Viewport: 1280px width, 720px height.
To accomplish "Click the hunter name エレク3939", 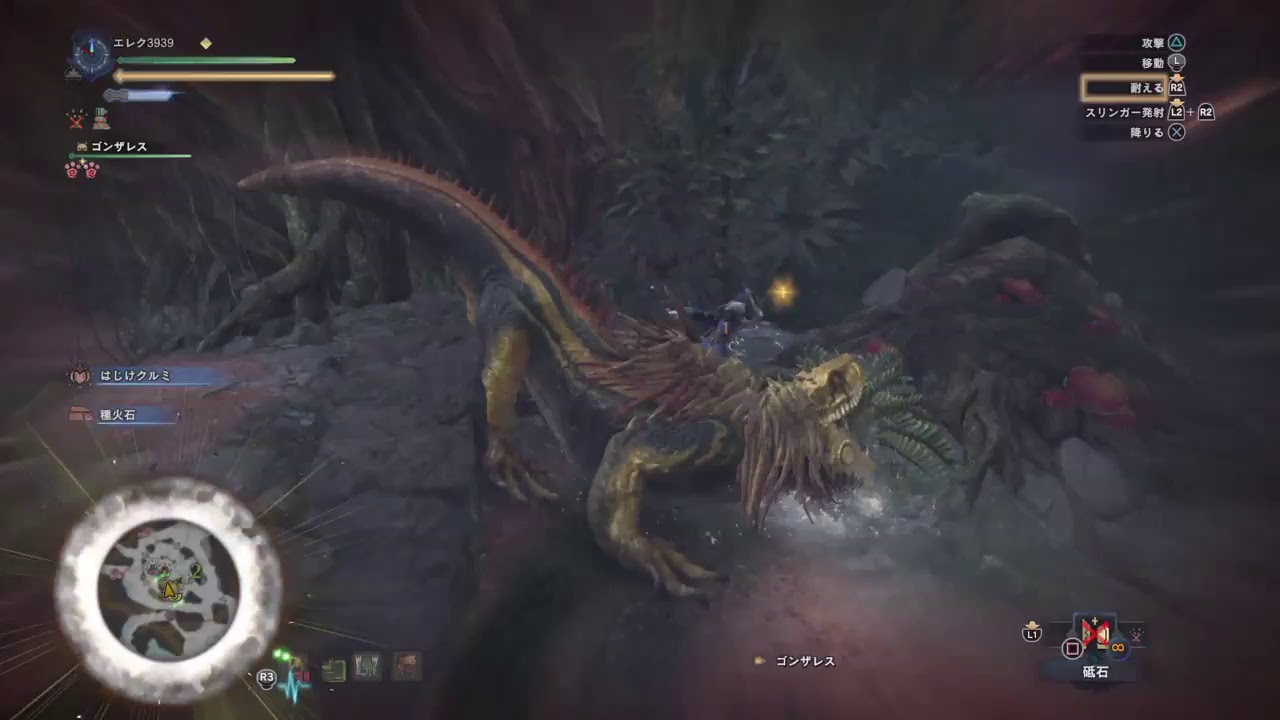I will click(143, 42).
